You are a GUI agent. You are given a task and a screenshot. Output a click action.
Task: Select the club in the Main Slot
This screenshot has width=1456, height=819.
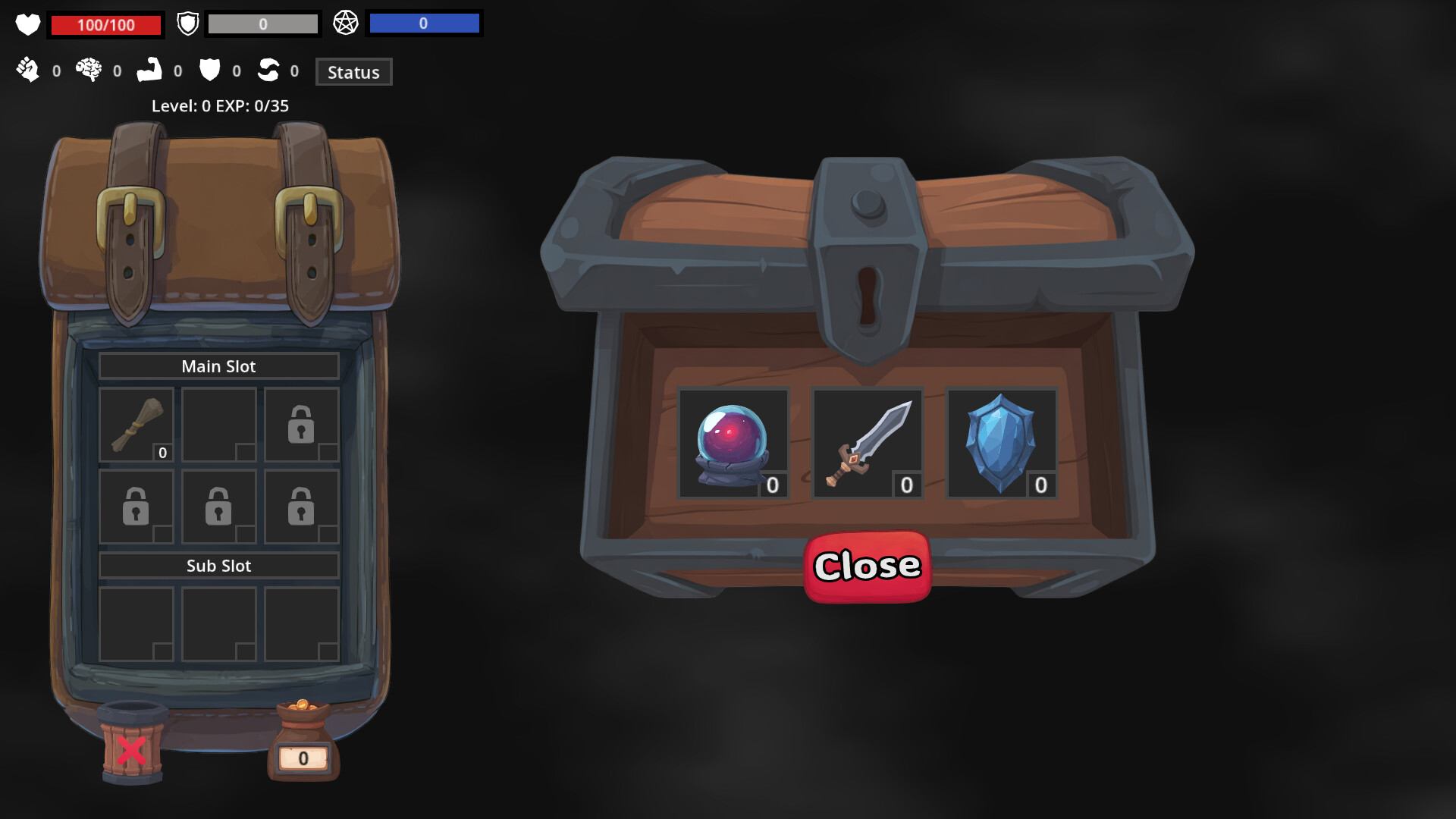pyautogui.click(x=136, y=425)
